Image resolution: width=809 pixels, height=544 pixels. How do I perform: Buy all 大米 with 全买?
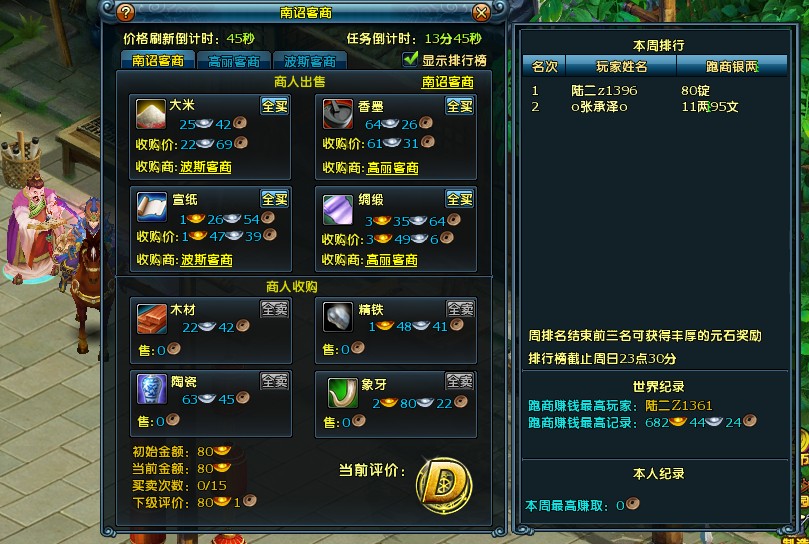pos(275,105)
